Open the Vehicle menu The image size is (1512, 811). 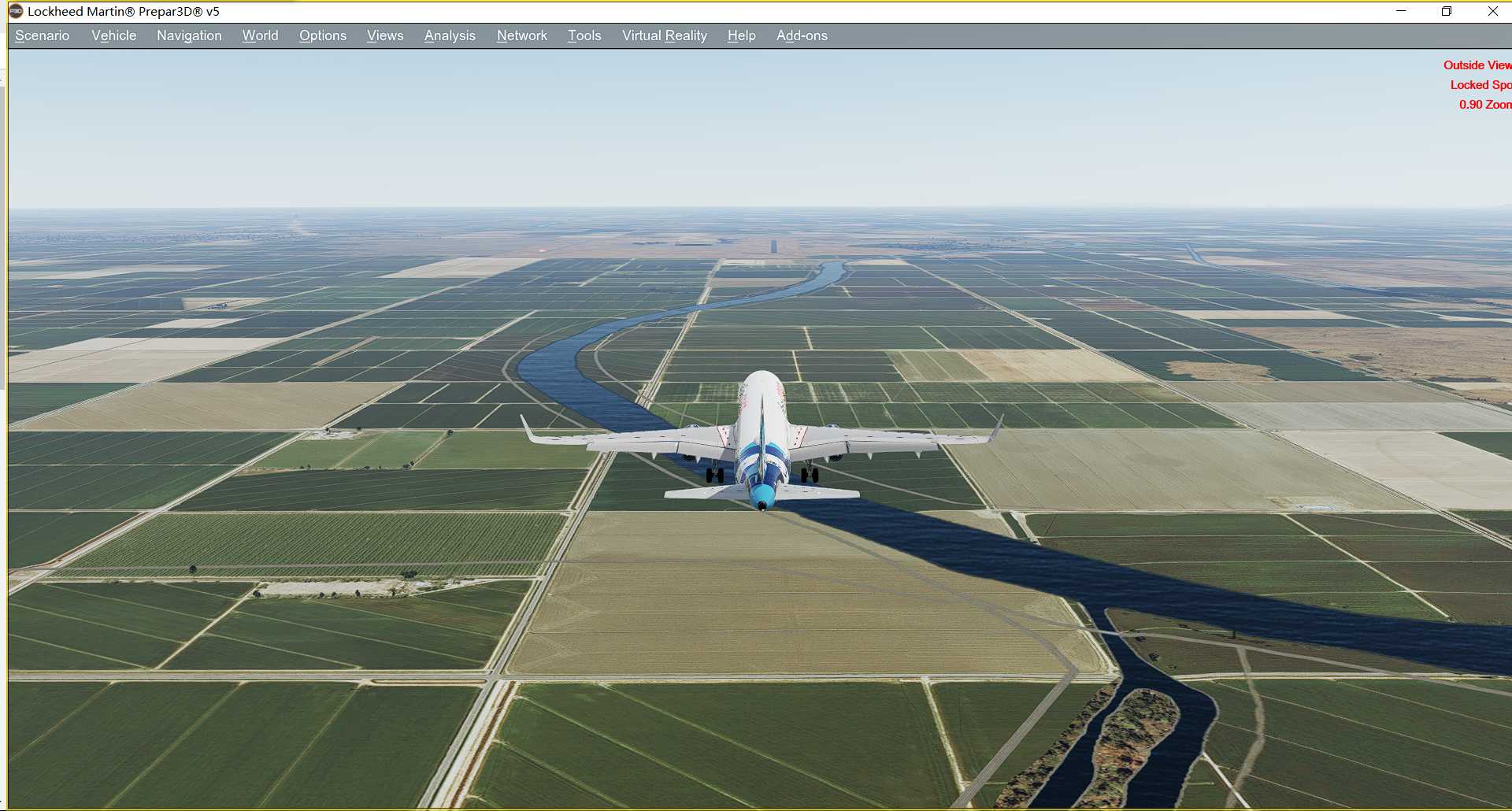pos(113,35)
